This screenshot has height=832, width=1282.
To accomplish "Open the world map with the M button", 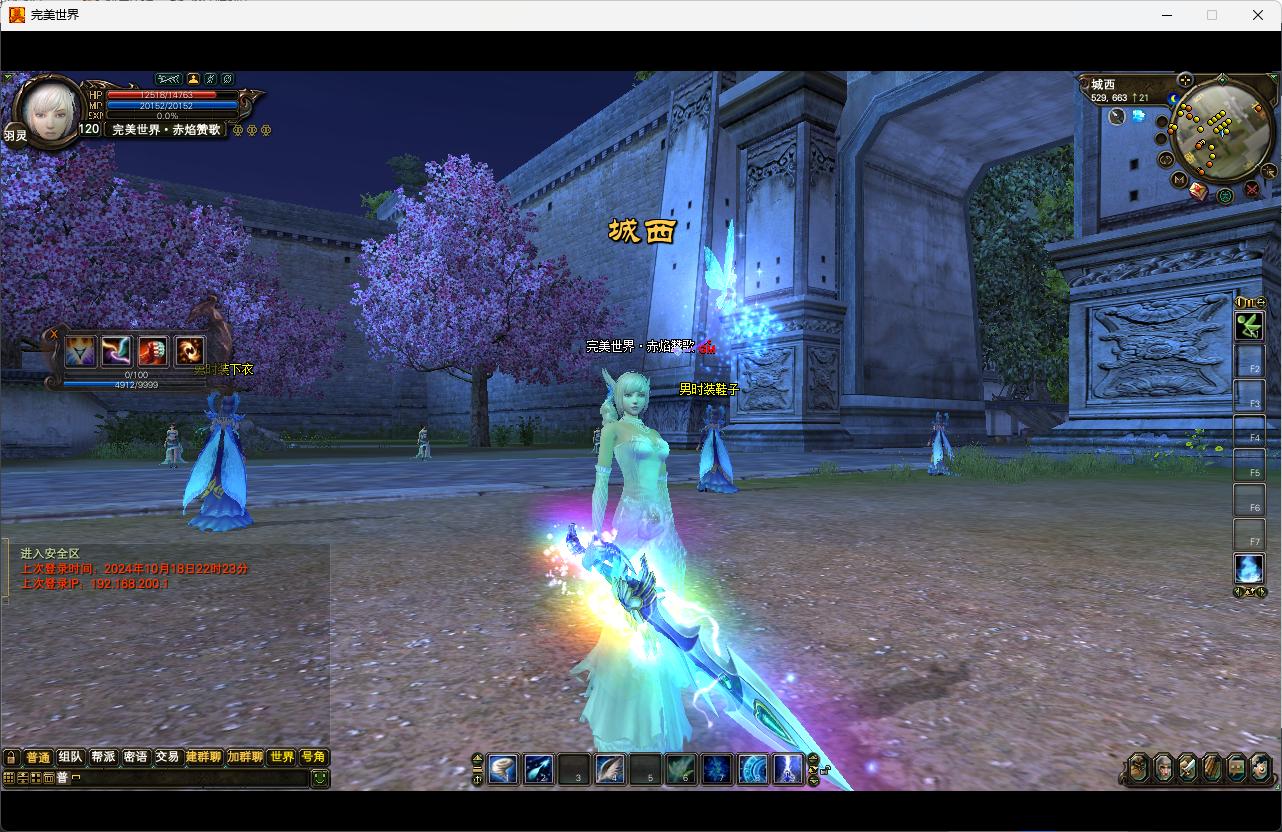I will pos(1179,180).
